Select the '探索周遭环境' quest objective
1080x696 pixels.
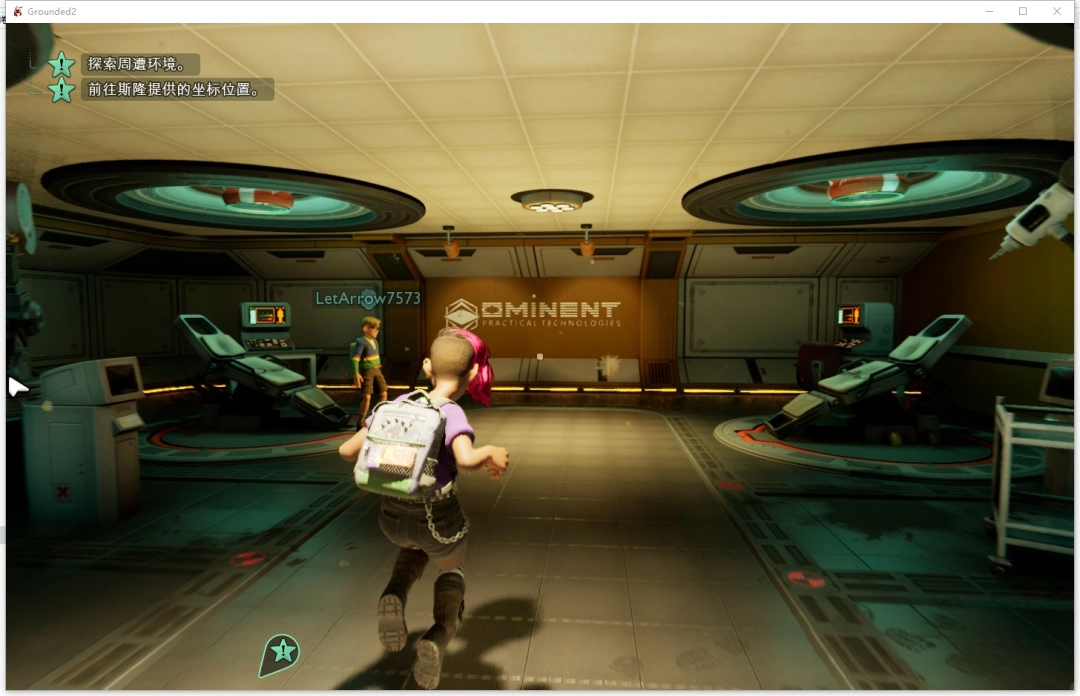tap(135, 64)
